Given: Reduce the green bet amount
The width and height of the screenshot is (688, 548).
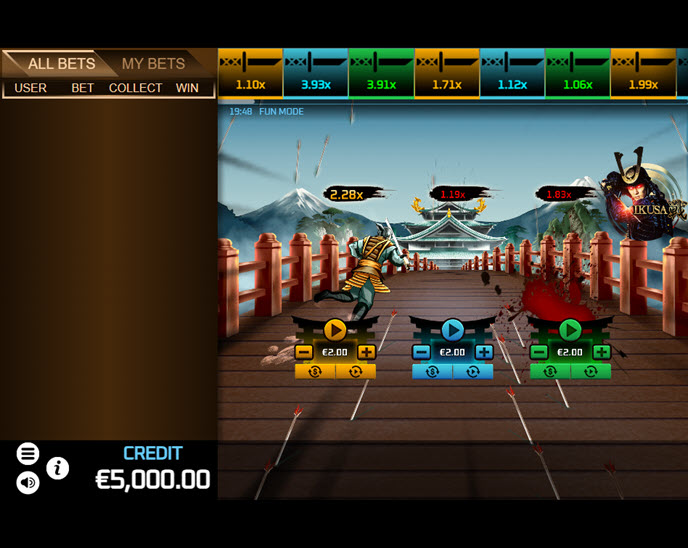Looking at the screenshot, I should pos(539,352).
